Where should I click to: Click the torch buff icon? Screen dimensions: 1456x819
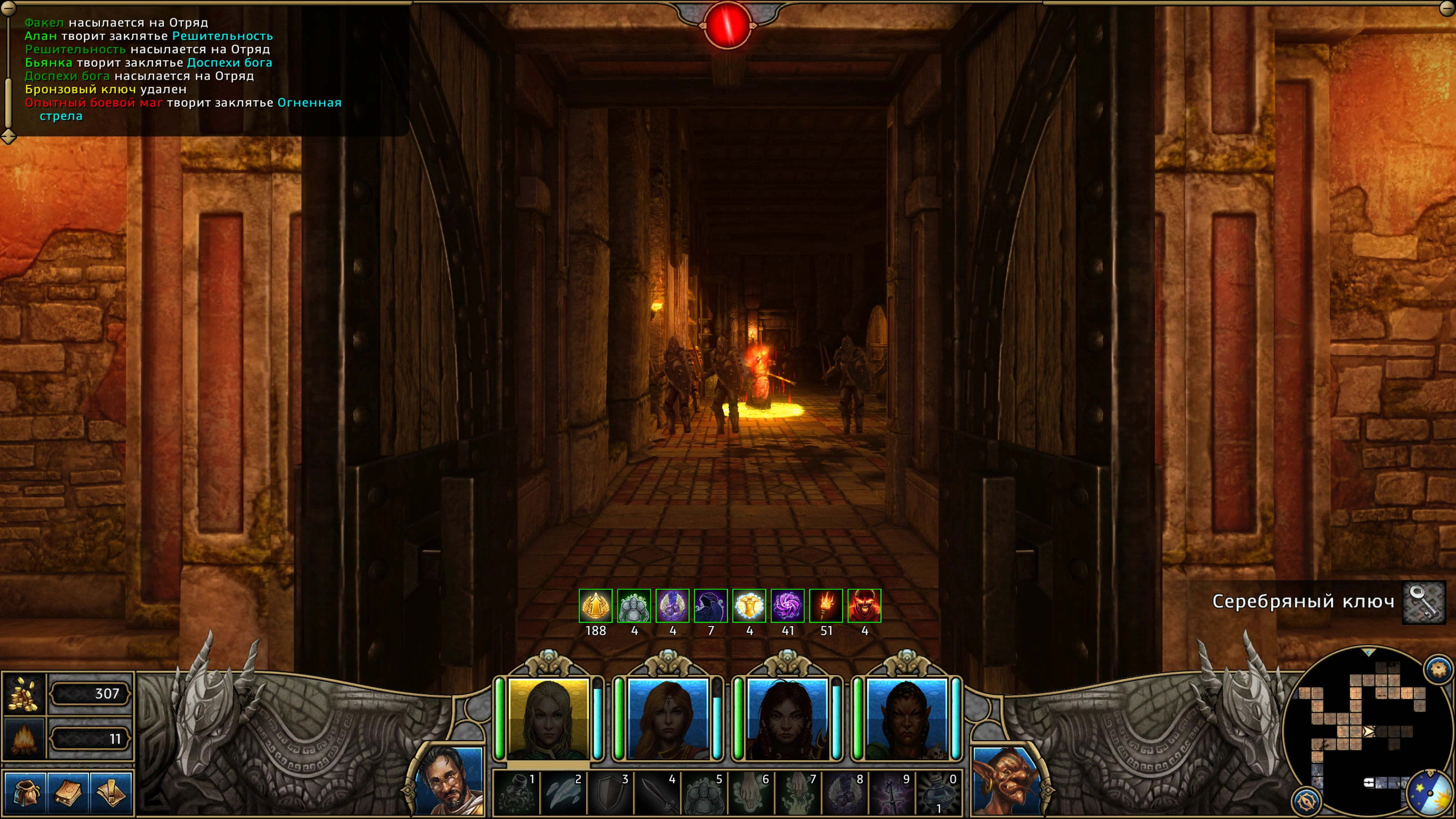point(826,606)
